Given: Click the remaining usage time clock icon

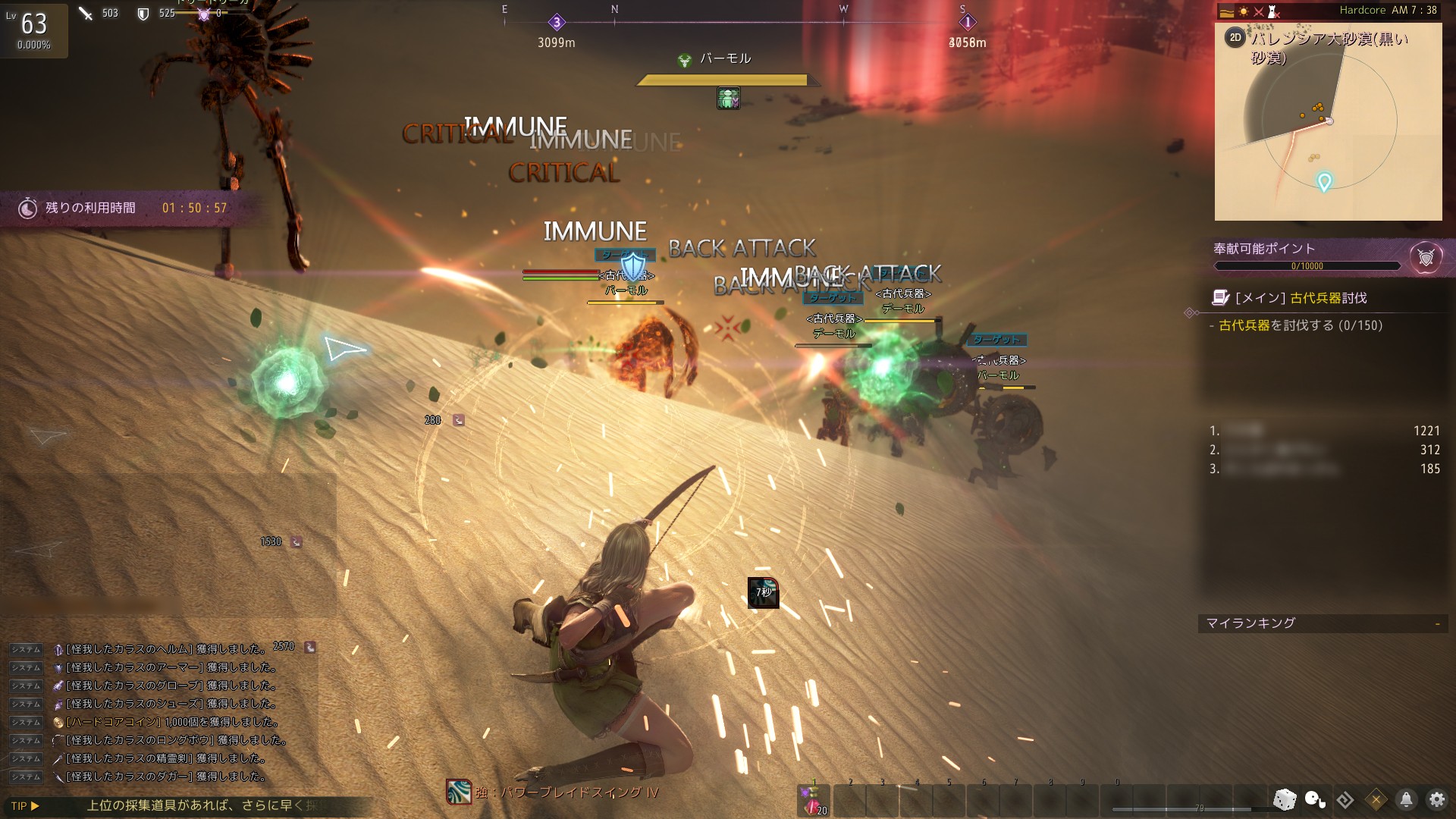Looking at the screenshot, I should click(28, 209).
